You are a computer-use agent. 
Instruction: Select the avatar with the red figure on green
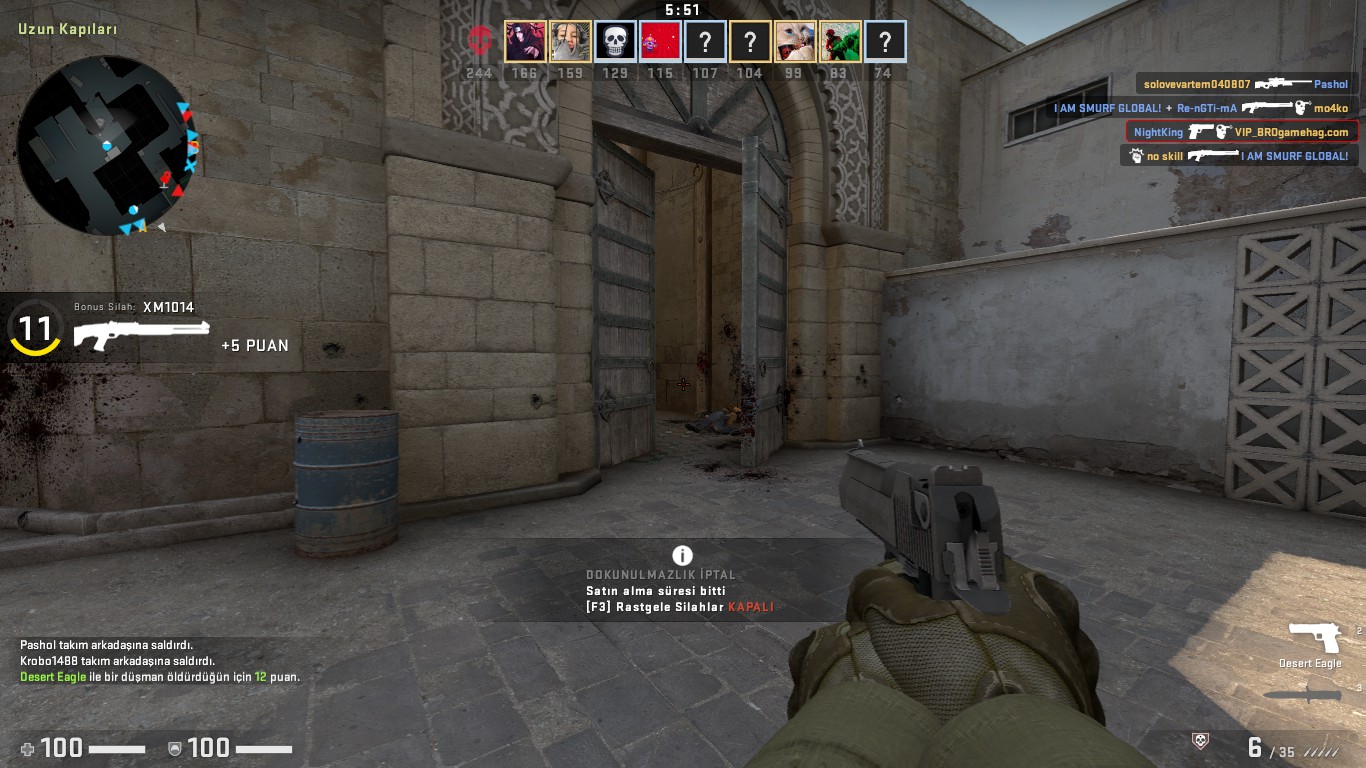point(840,42)
